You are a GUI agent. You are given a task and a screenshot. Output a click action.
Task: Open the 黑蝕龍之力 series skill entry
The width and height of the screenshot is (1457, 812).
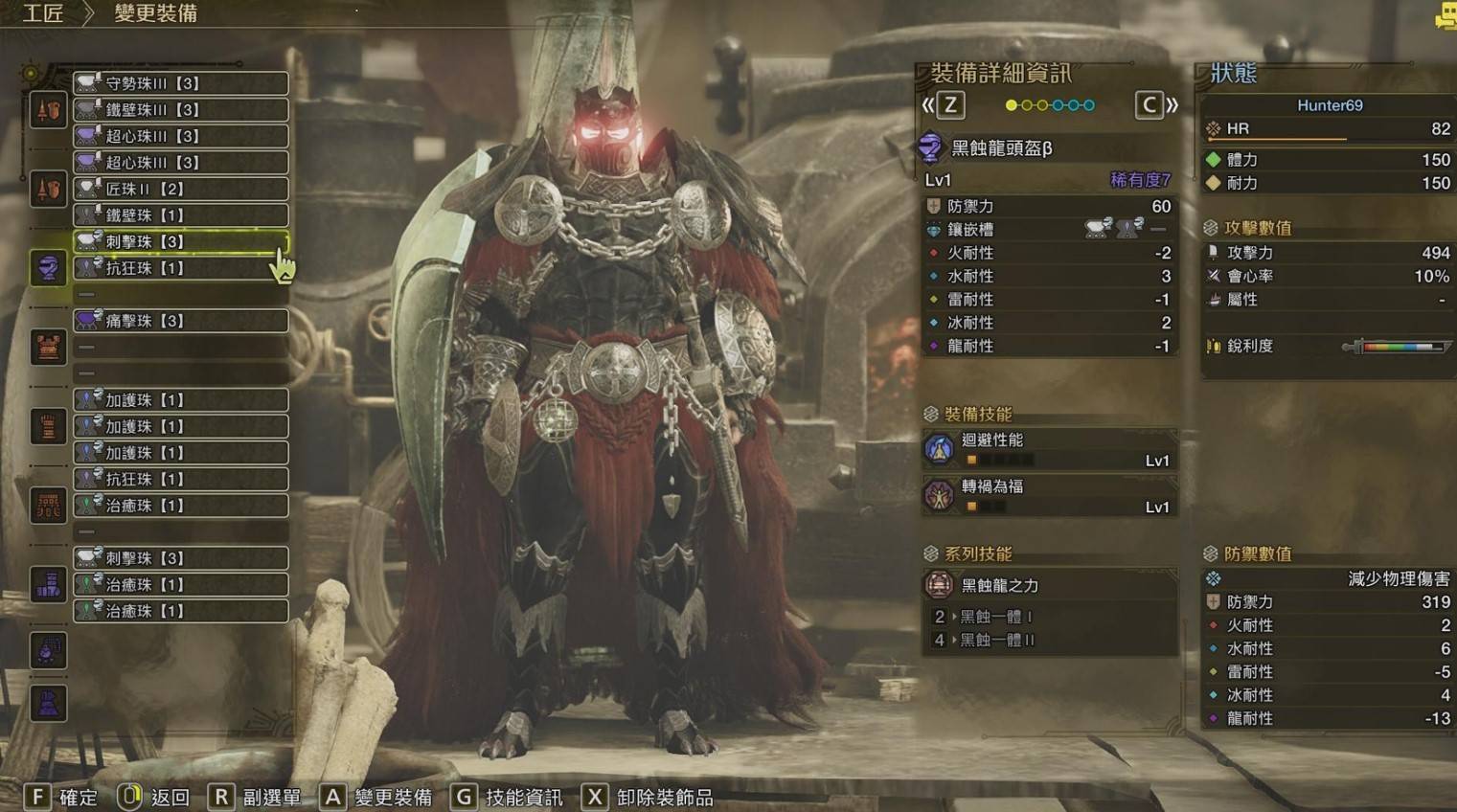pyautogui.click(x=1049, y=585)
